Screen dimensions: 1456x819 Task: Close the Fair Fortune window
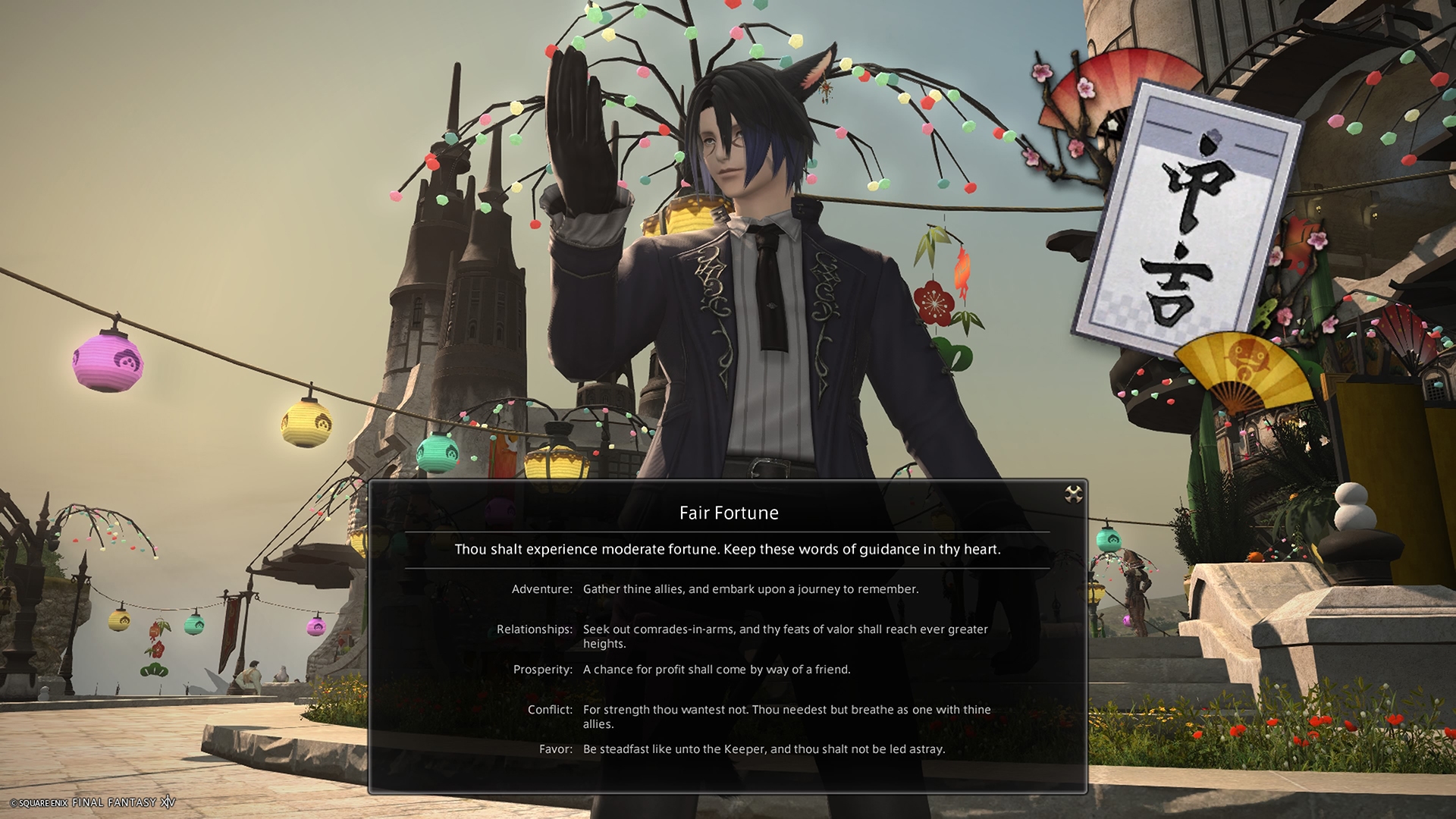1073,495
